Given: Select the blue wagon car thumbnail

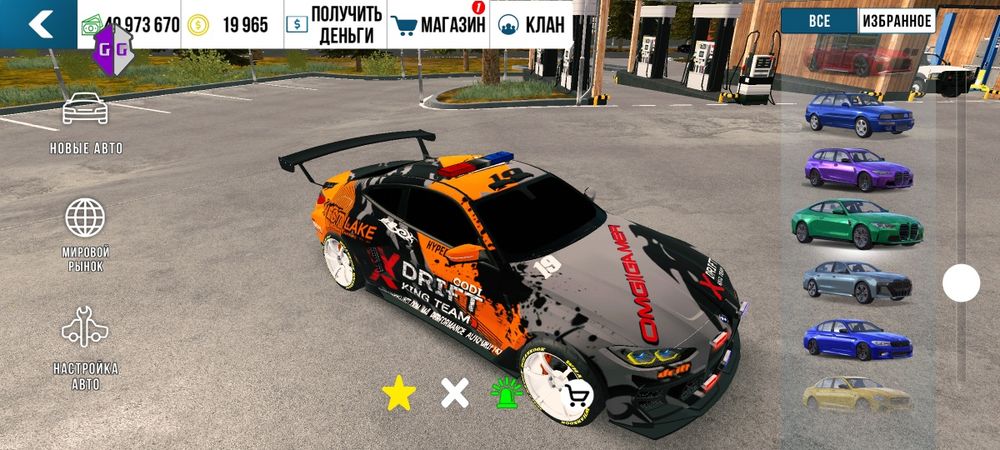Looking at the screenshot, I should click(x=858, y=113).
